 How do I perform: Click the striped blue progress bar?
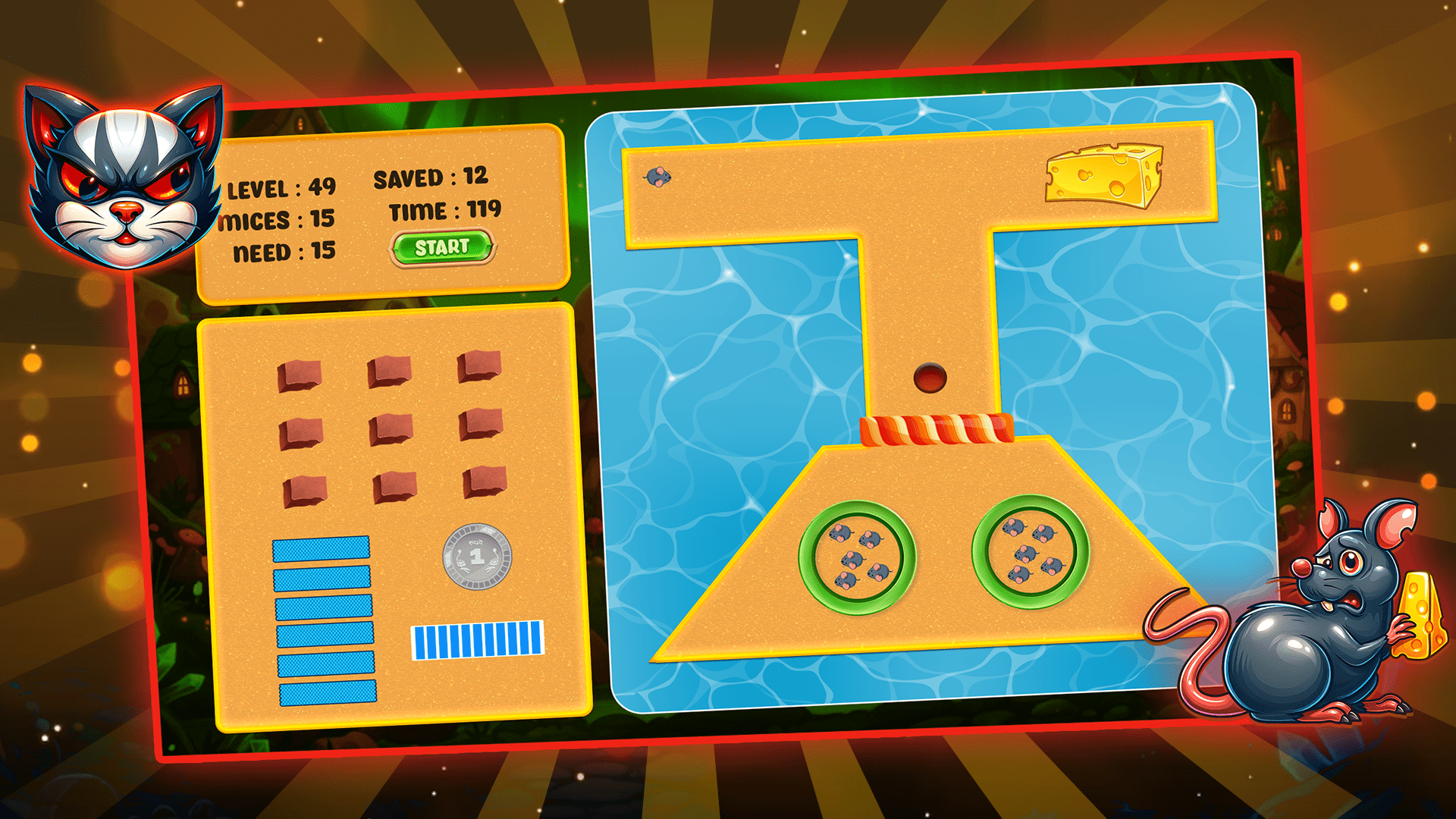tap(478, 639)
